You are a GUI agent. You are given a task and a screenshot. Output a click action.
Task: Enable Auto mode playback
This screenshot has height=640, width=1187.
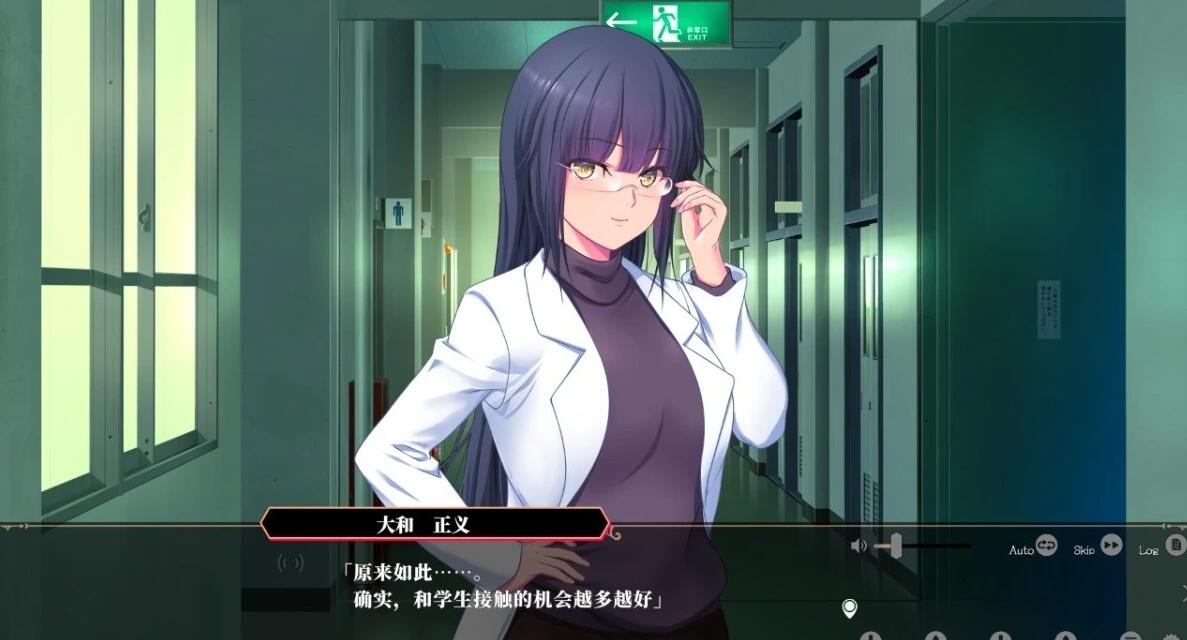coord(1046,546)
